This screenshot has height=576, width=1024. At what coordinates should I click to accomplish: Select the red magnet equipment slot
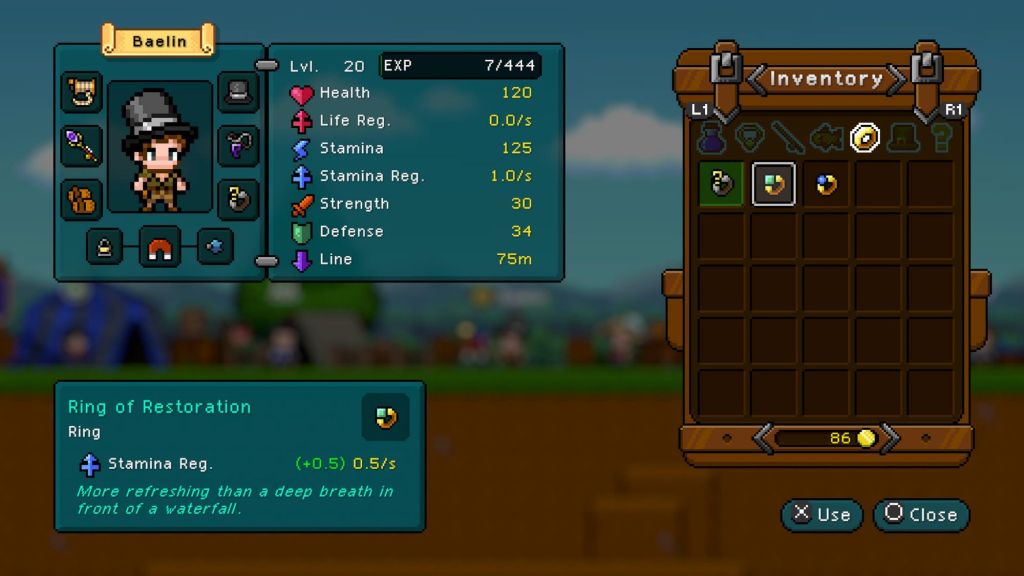click(x=159, y=246)
